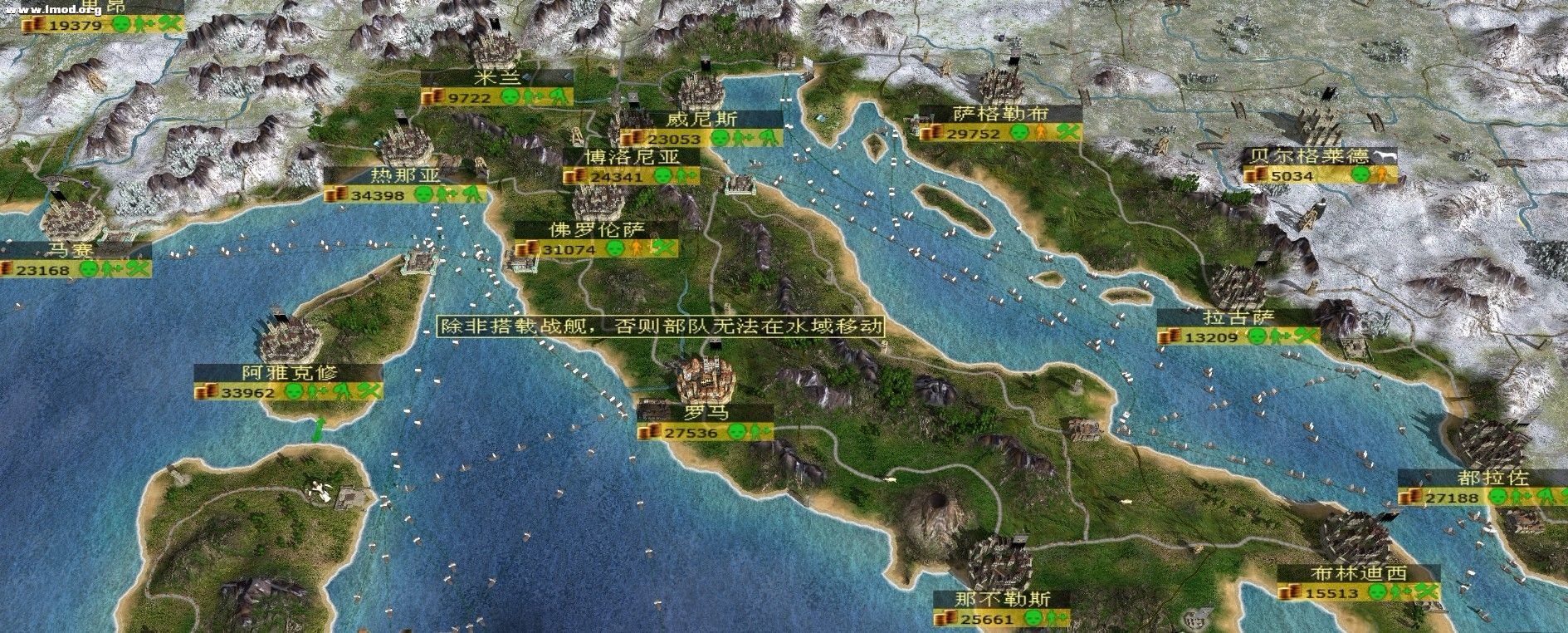
Task: Toggle the green face icon on 拉古萨 banner
Action: [1256, 337]
